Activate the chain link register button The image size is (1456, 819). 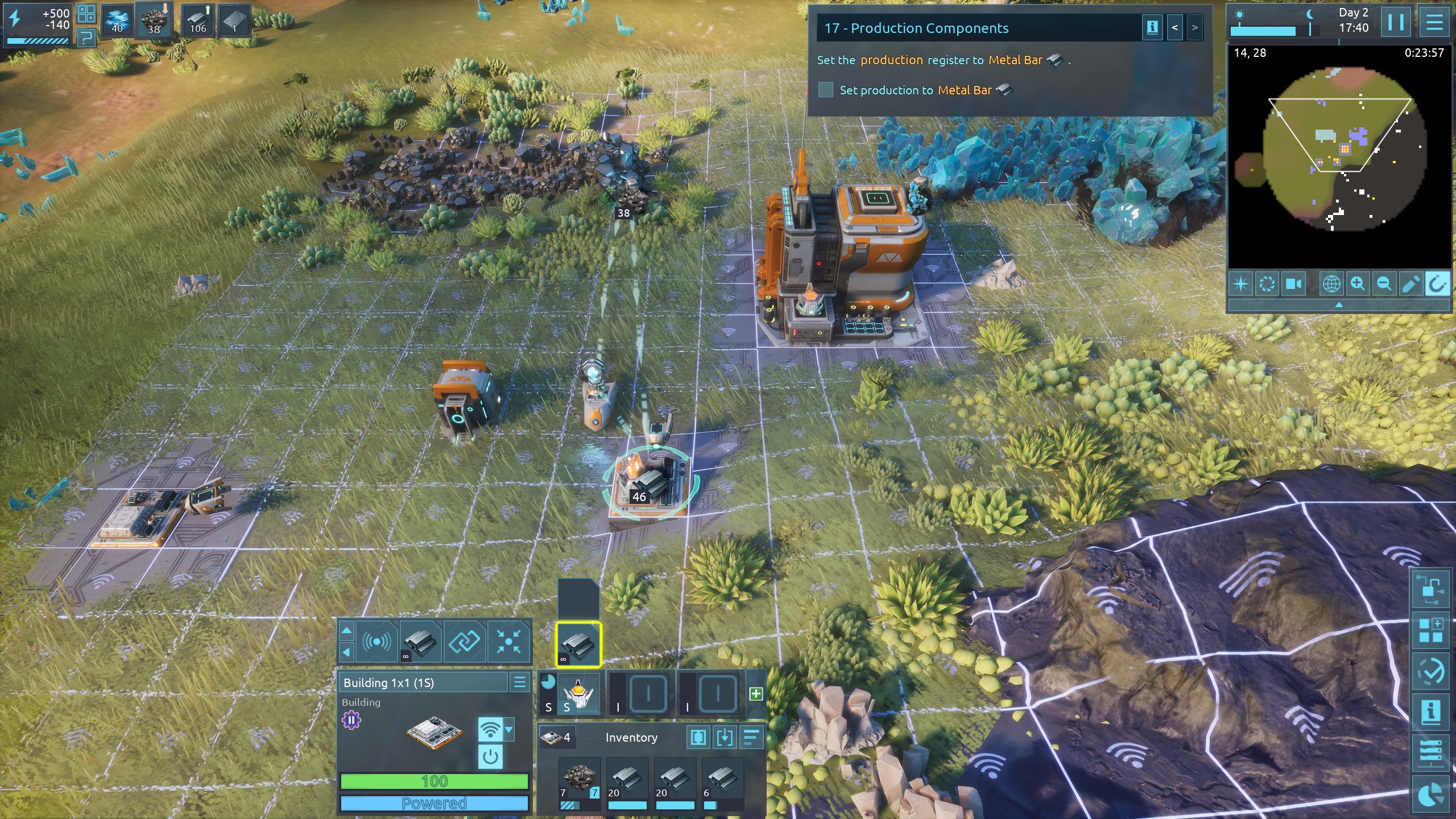pos(464,642)
